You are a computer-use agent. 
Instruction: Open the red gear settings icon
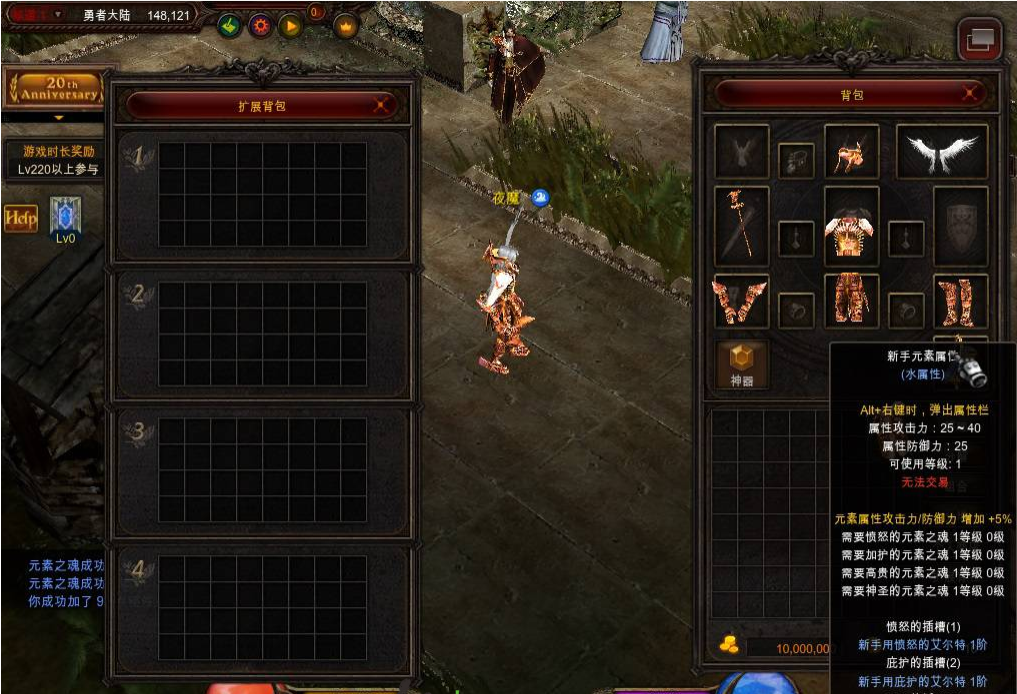coord(260,26)
